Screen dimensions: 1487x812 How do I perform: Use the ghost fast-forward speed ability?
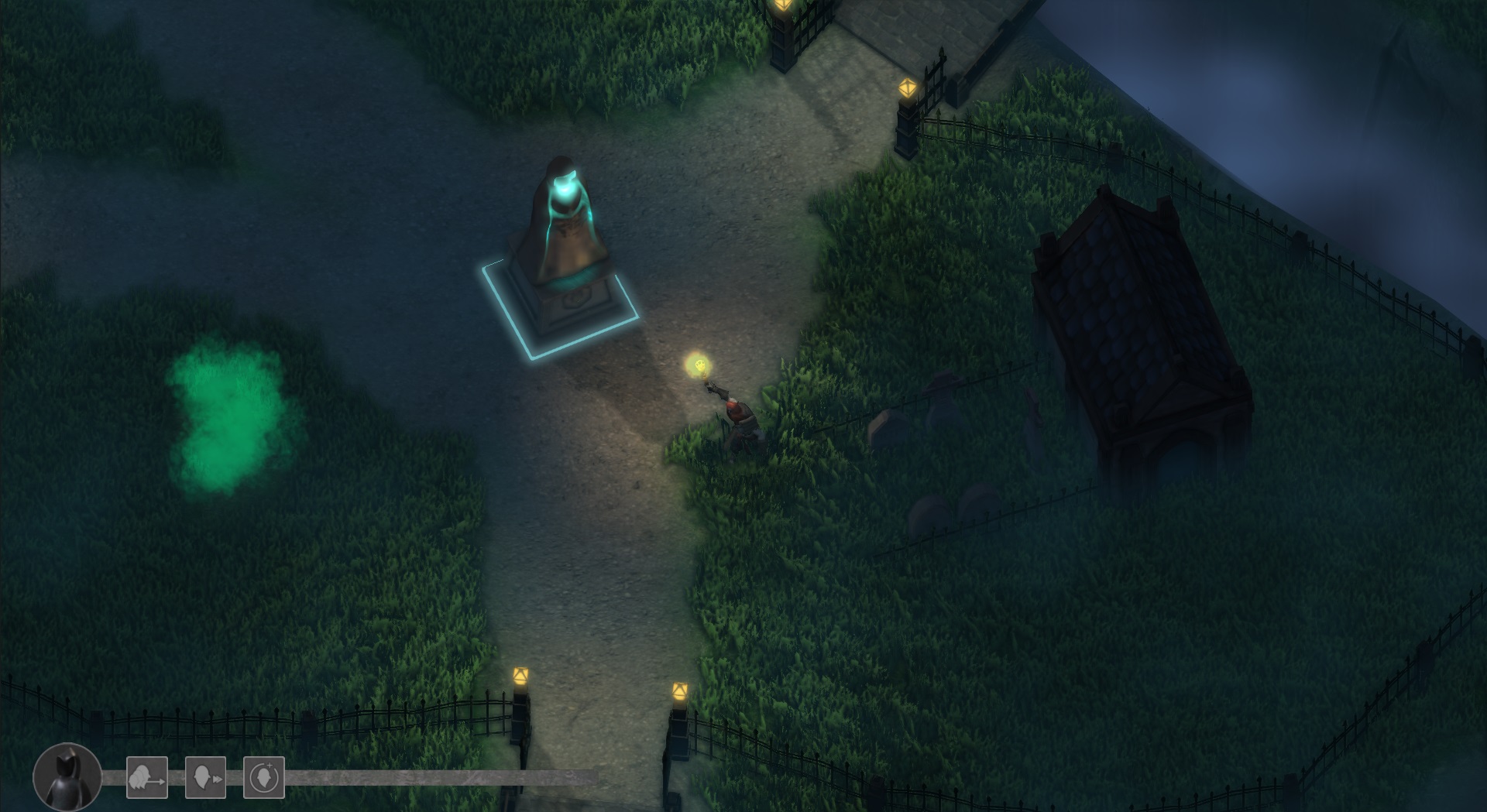click(206, 777)
